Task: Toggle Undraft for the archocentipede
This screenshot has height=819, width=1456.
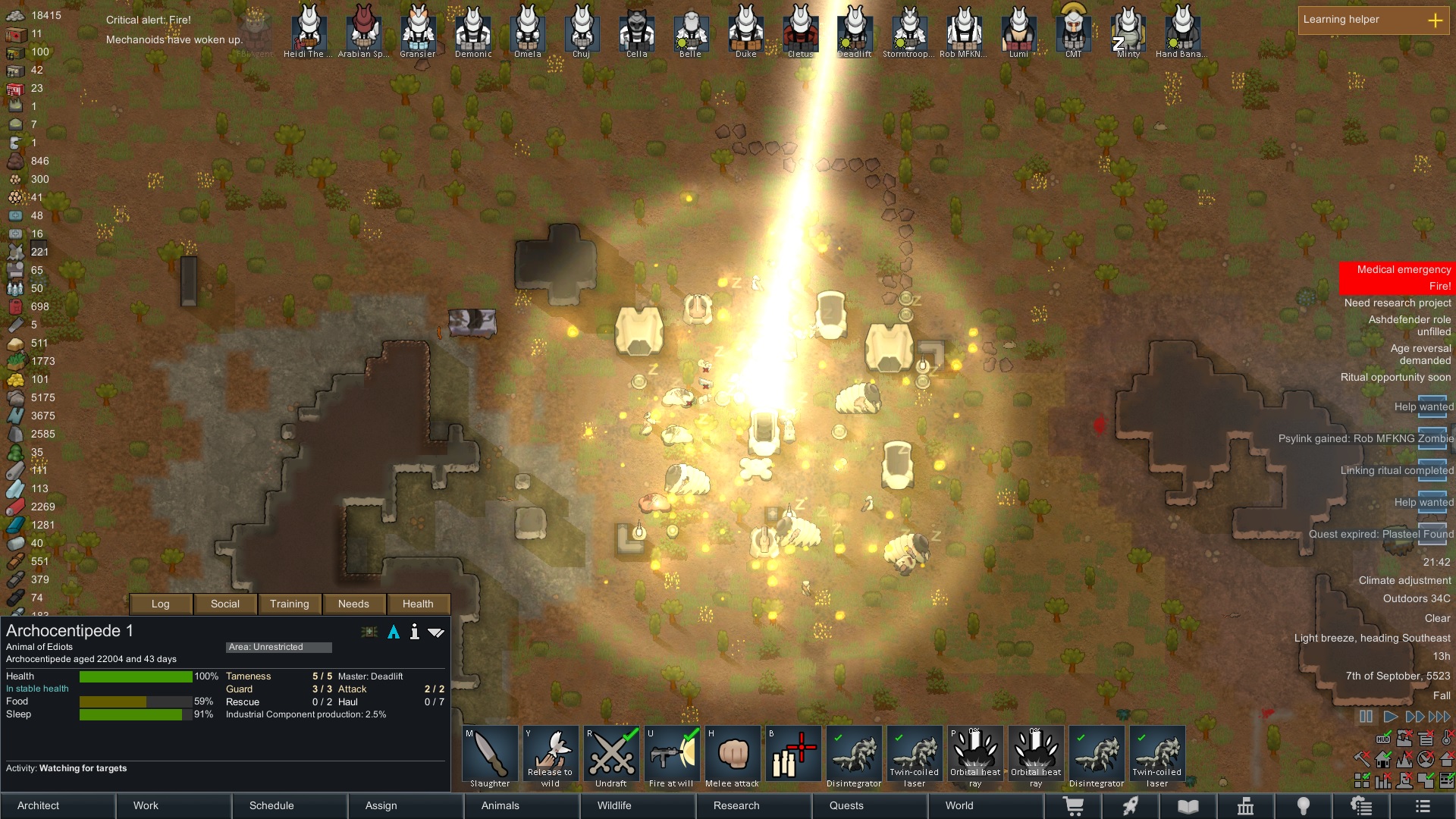Action: point(611,757)
